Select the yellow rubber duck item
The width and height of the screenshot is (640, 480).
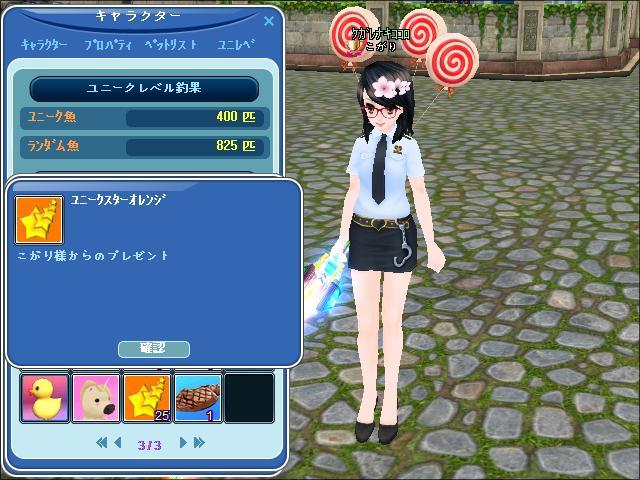[45, 397]
